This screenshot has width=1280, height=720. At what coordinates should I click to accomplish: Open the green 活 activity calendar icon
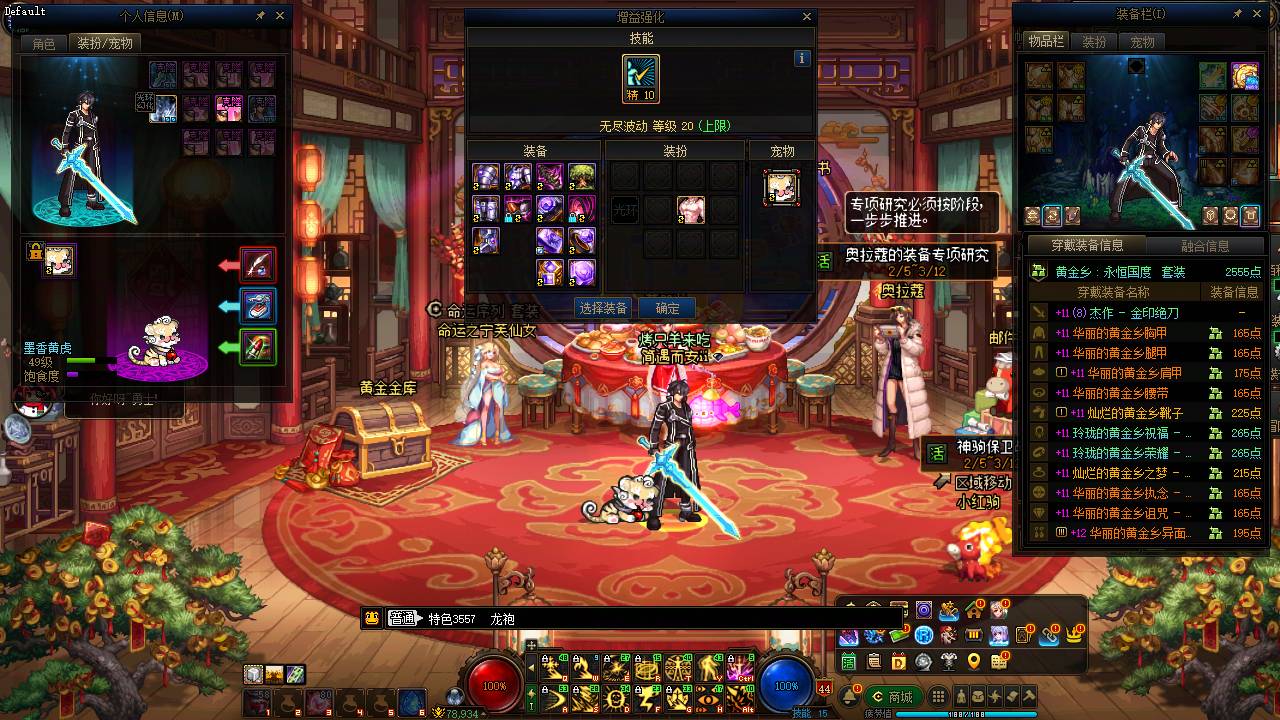pyautogui.click(x=850, y=663)
